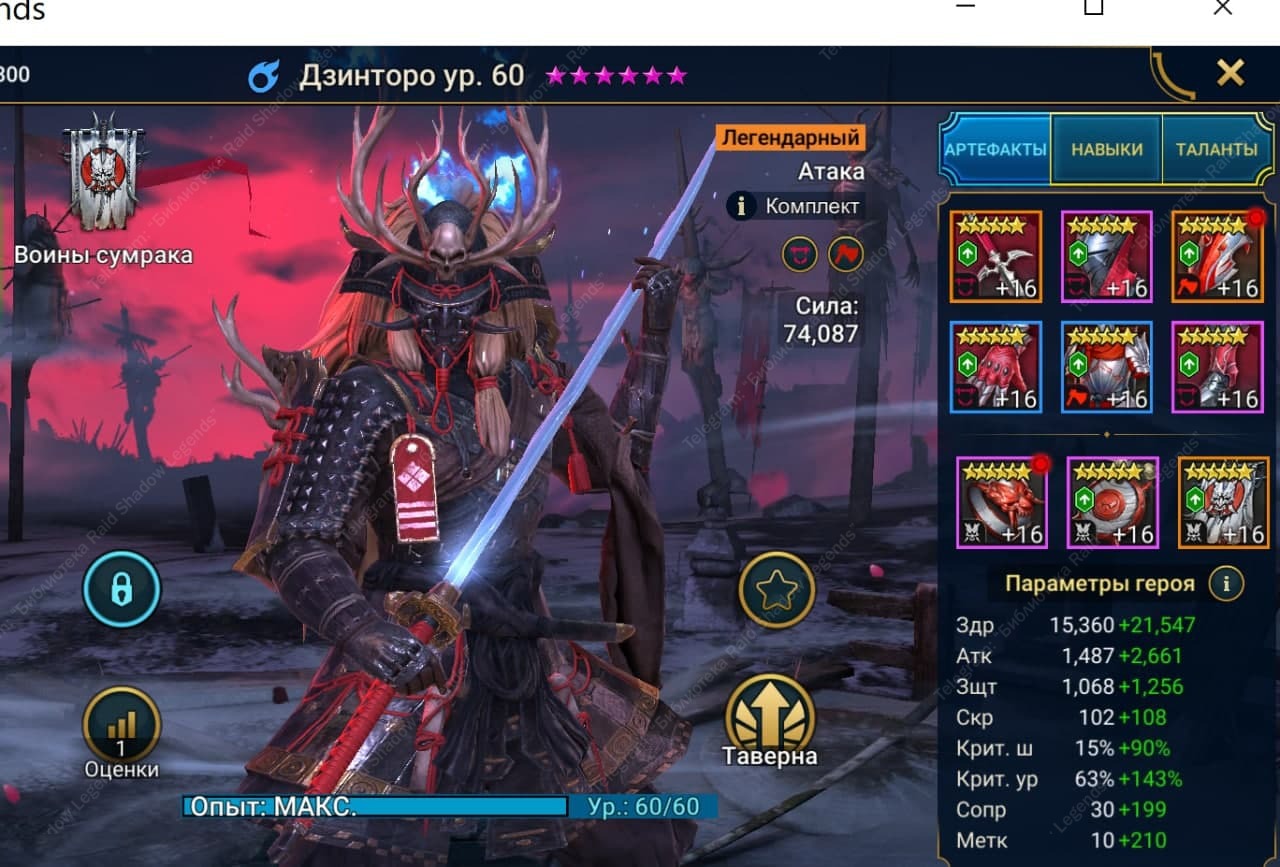Image resolution: width=1280 pixels, height=867 pixels.
Task: Switch to the Навыки tab
Action: pos(1106,149)
